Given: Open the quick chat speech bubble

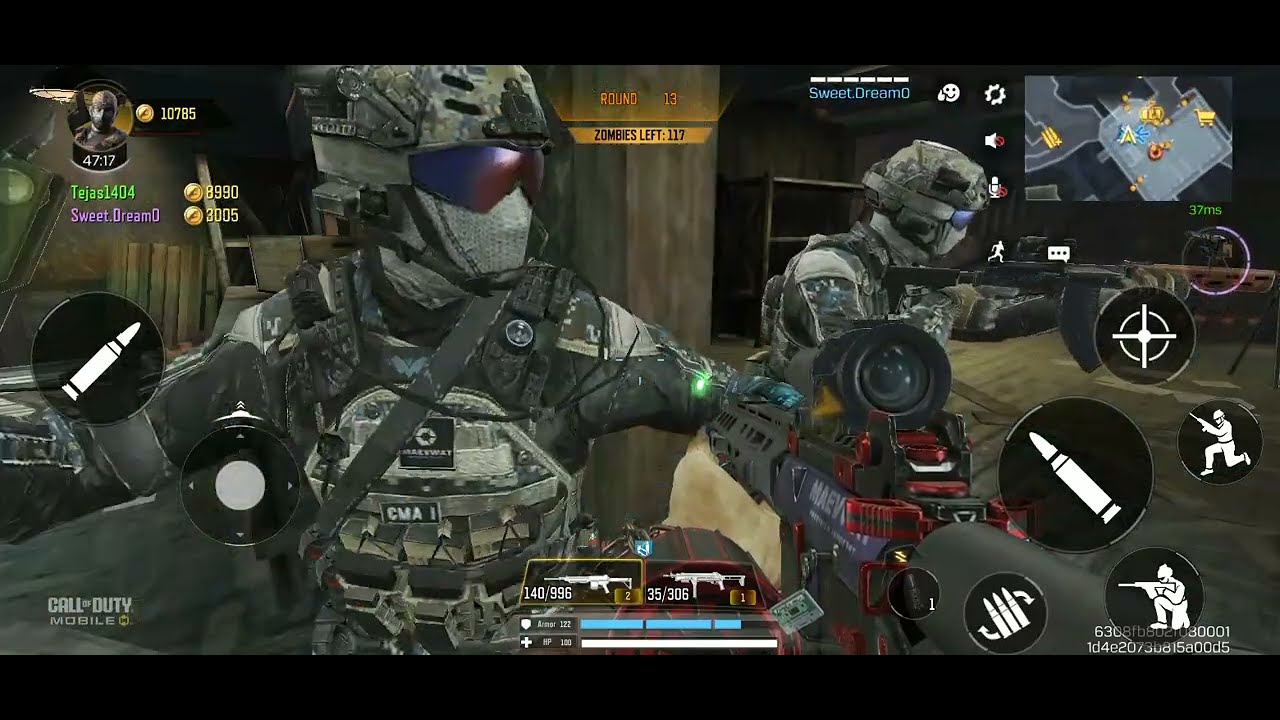Looking at the screenshot, I should coord(1058,254).
